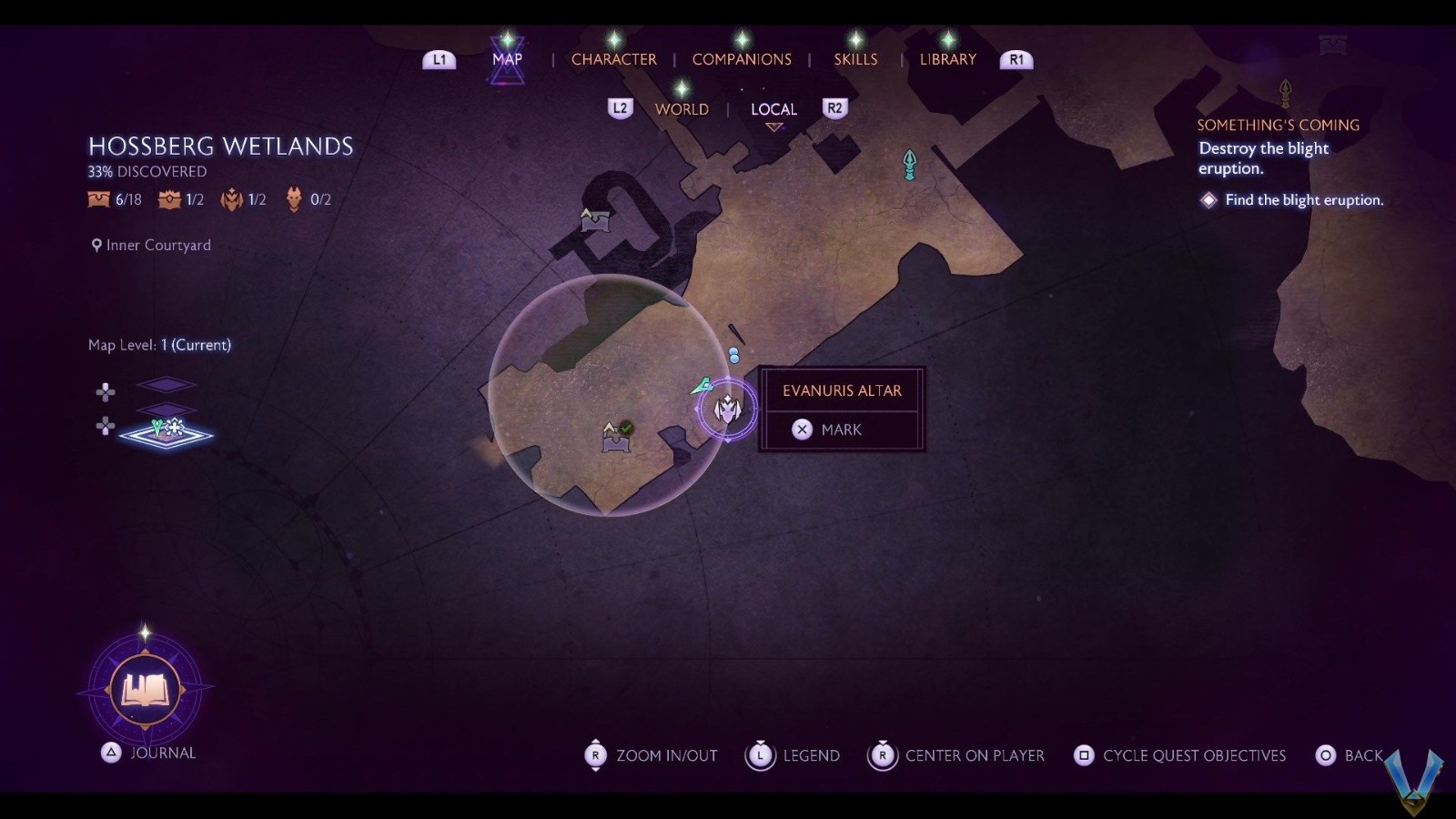Select the Something's Coming quest tracker

click(1278, 126)
